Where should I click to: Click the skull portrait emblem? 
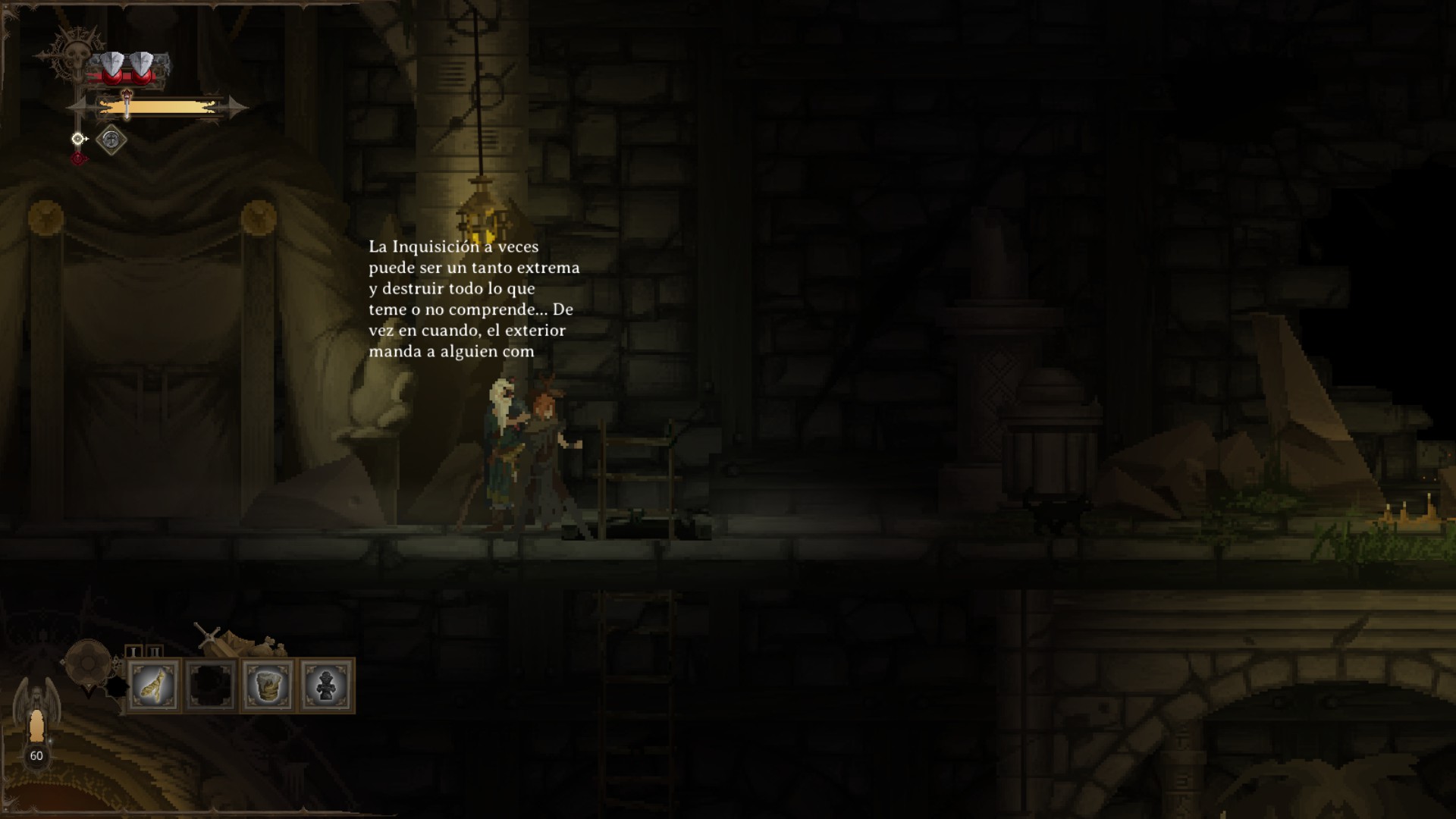pos(76,57)
